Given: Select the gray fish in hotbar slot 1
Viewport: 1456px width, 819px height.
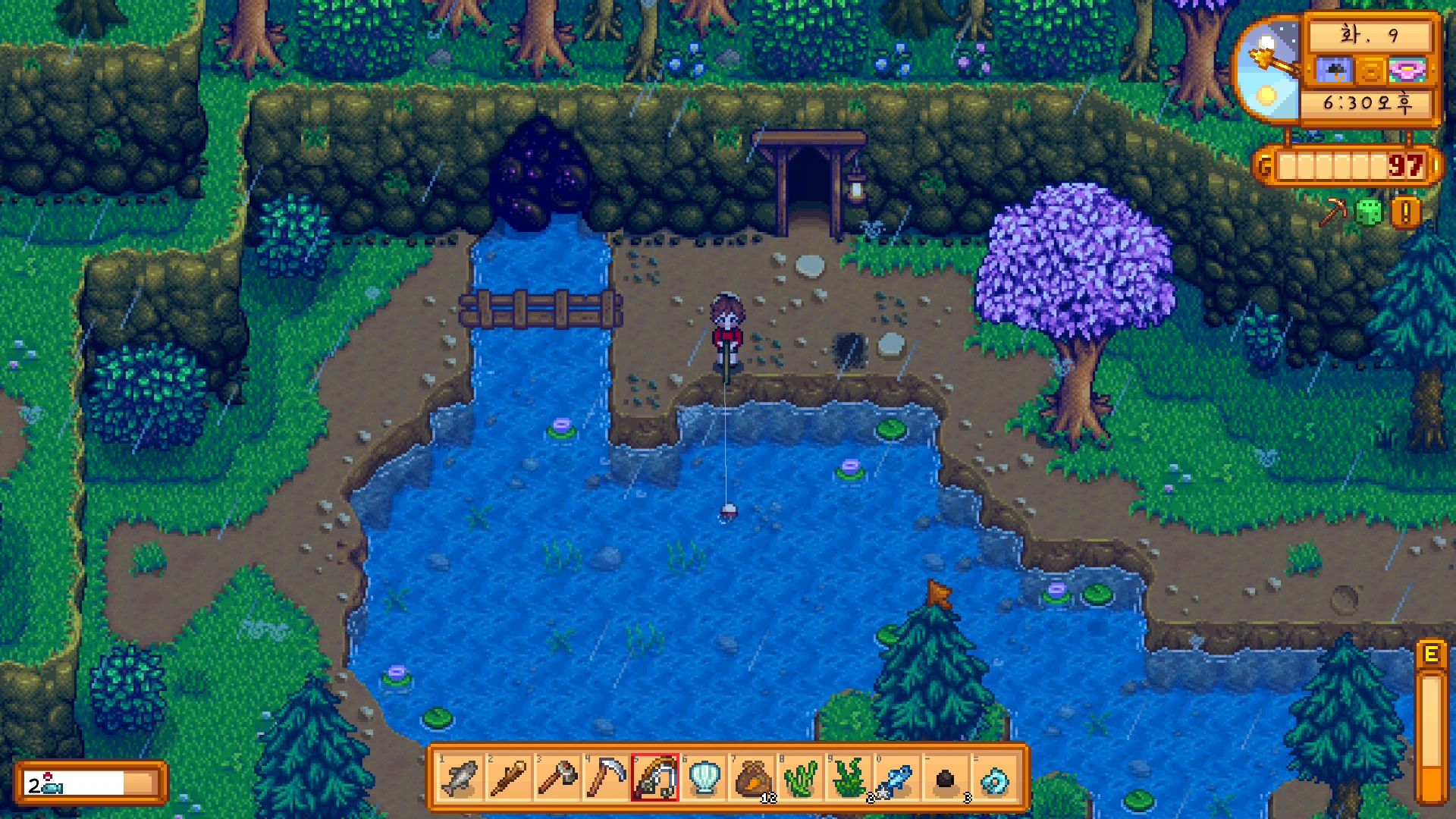Looking at the screenshot, I should 460,778.
